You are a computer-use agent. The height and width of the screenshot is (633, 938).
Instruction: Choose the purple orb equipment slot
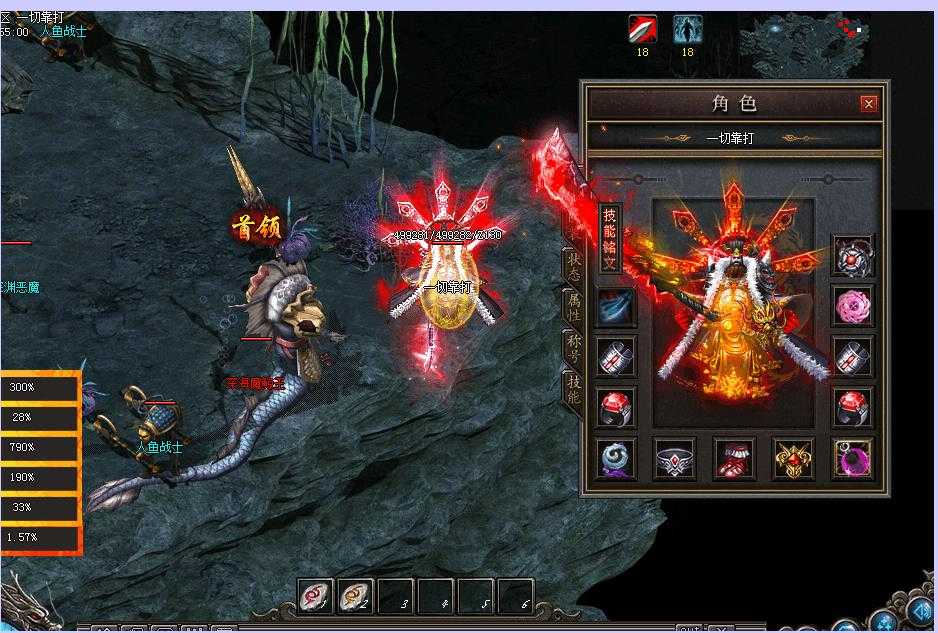pyautogui.click(x=852, y=458)
